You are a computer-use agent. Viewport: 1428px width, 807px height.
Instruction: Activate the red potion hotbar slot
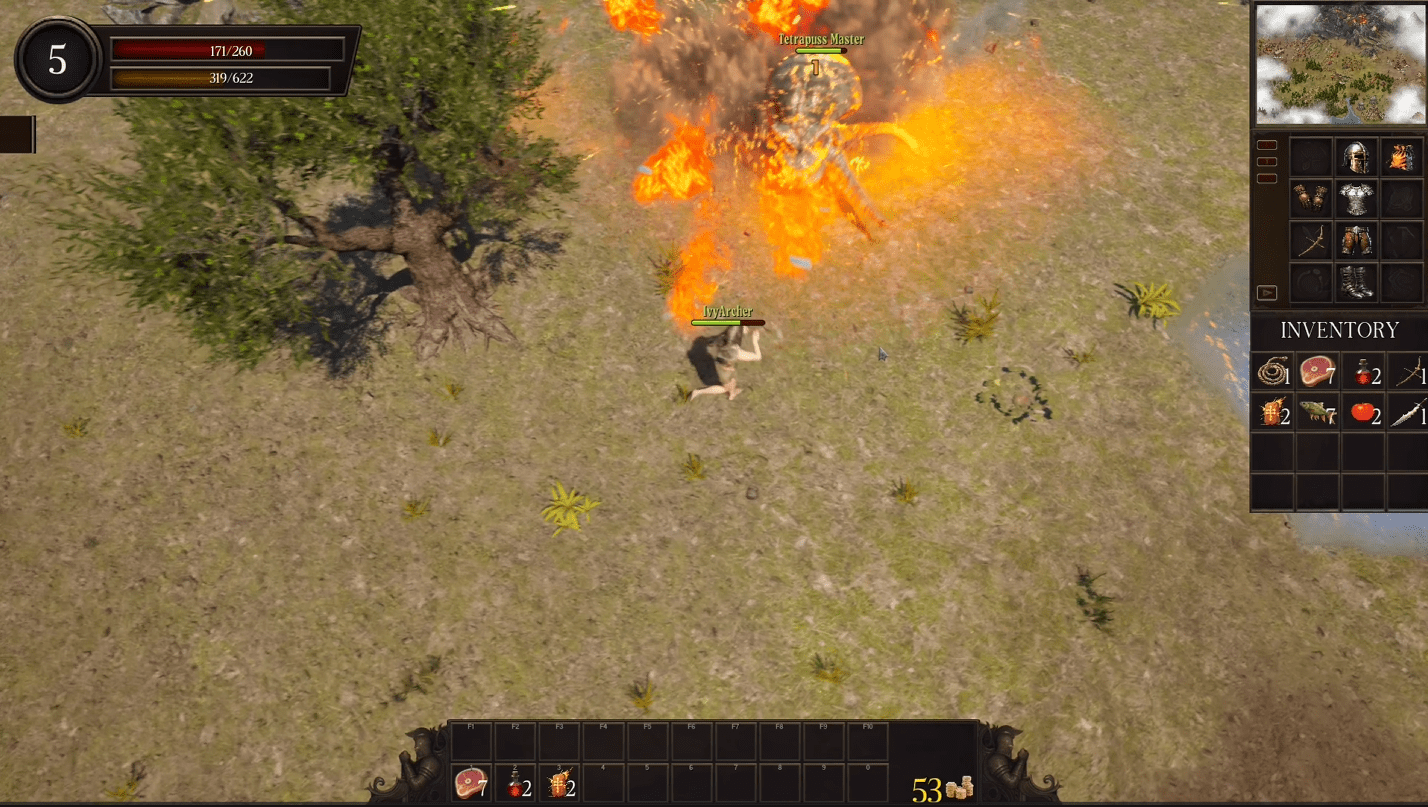coord(515,783)
